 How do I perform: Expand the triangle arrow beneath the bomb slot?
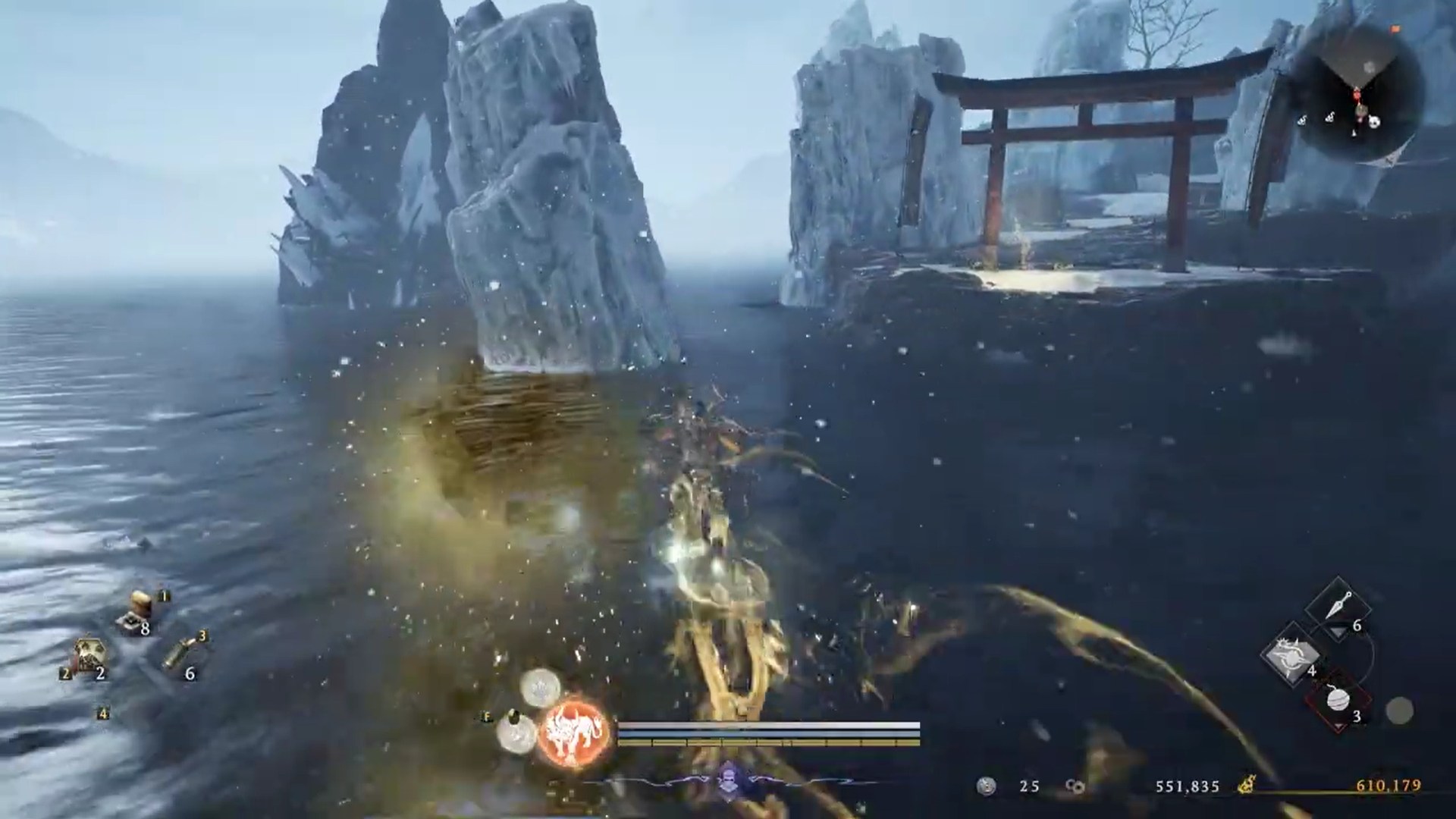pos(1338,726)
